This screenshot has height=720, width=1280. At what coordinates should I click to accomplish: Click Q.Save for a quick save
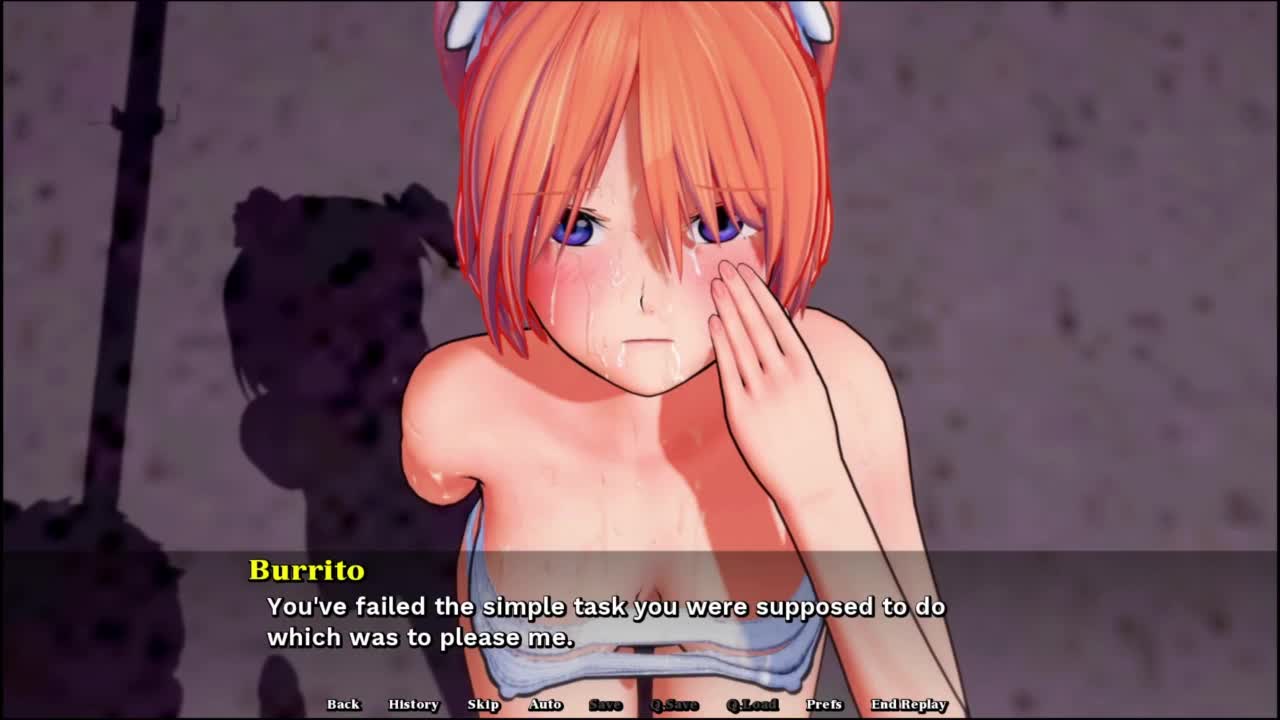[675, 704]
